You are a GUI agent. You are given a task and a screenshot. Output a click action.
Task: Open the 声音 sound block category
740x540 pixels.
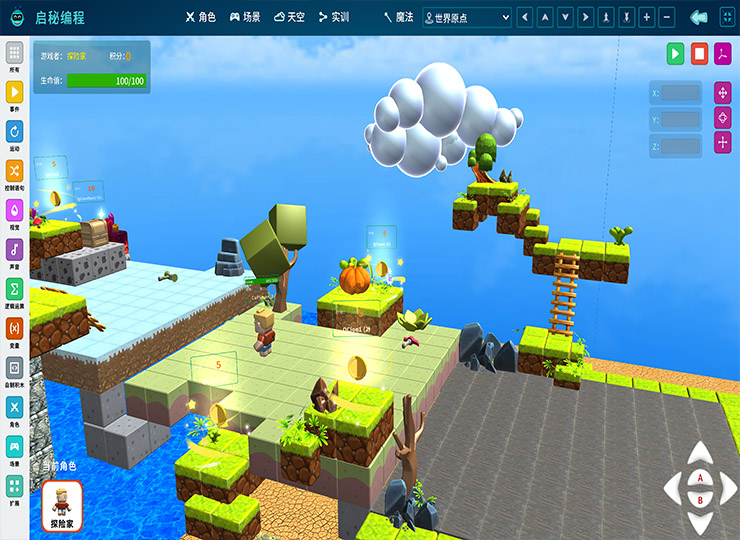[x=15, y=252]
